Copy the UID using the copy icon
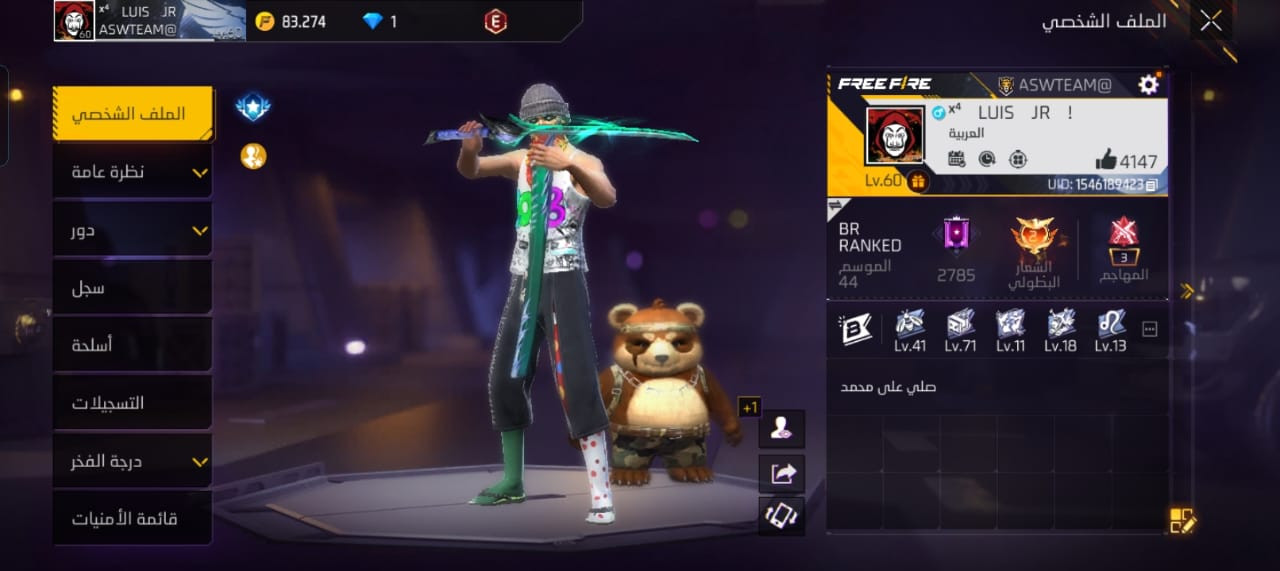This screenshot has height=571, width=1280. pyautogui.click(x=1152, y=185)
